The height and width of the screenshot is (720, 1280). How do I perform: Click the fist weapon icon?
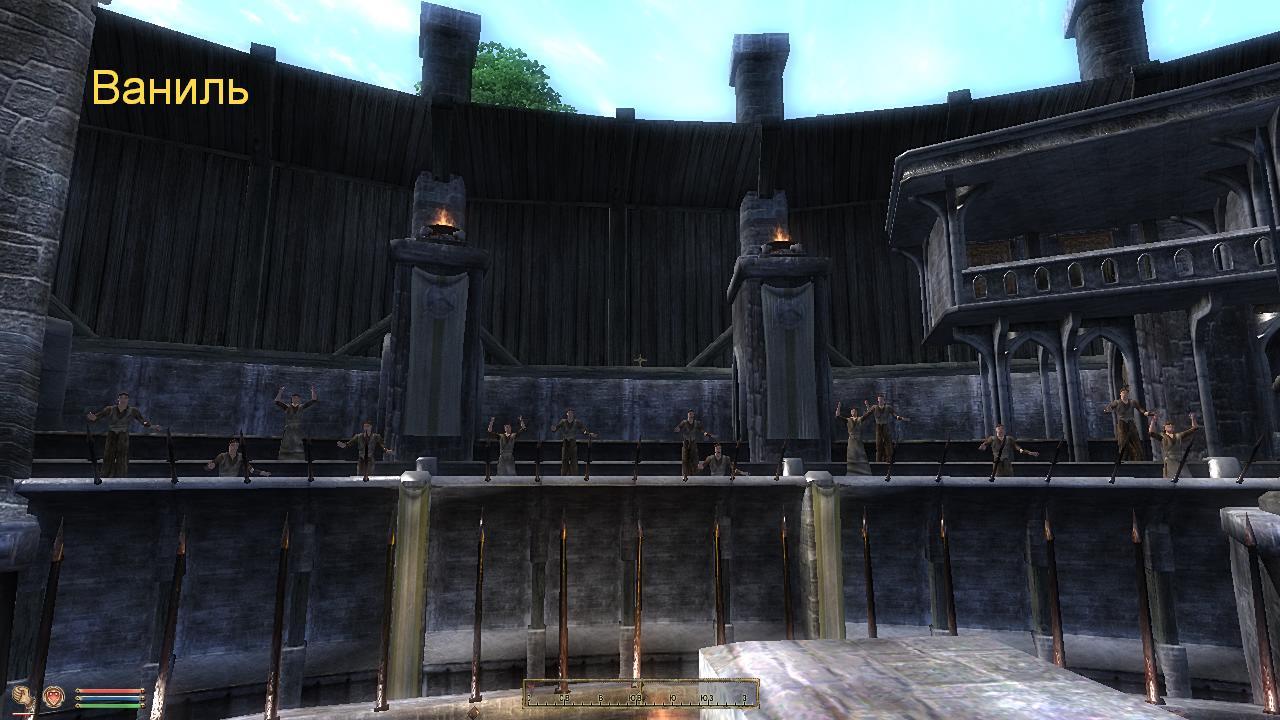[23, 697]
